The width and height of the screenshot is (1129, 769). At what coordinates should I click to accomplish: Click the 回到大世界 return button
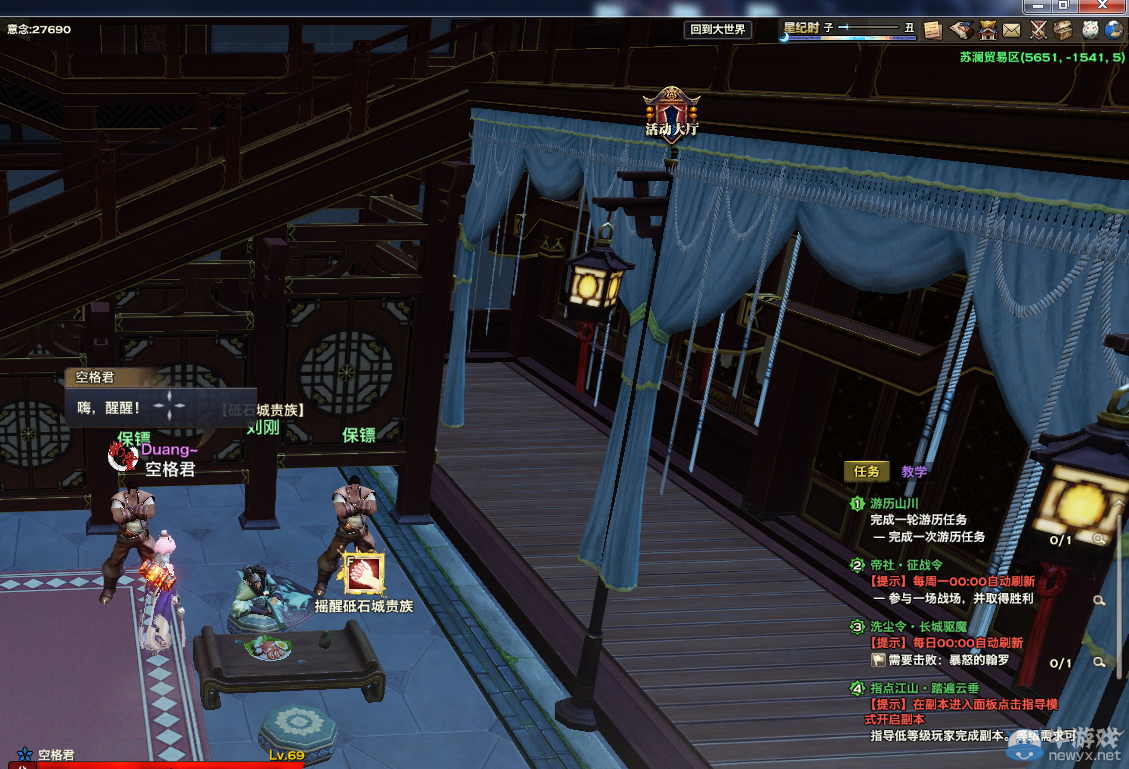tap(717, 30)
